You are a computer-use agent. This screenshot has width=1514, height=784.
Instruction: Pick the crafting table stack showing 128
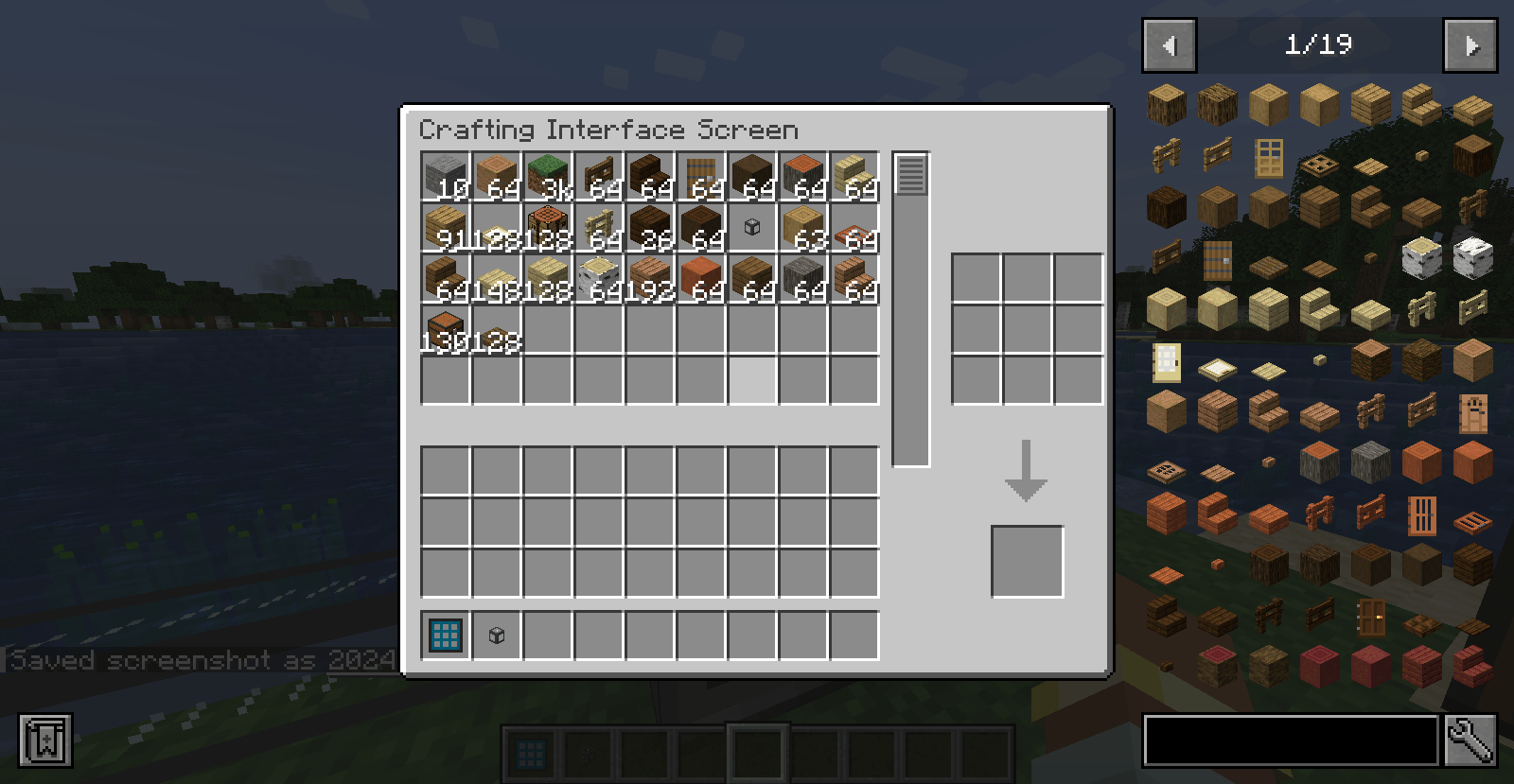547,225
